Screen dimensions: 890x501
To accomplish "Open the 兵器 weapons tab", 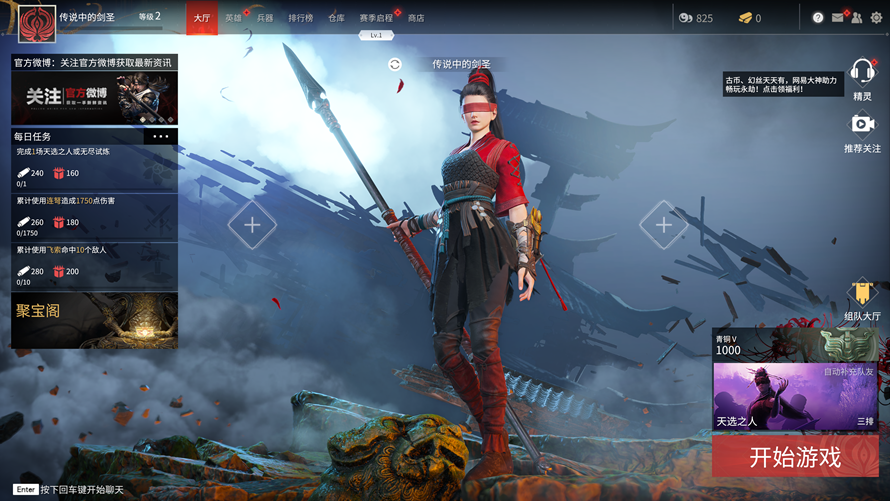I will click(x=265, y=18).
